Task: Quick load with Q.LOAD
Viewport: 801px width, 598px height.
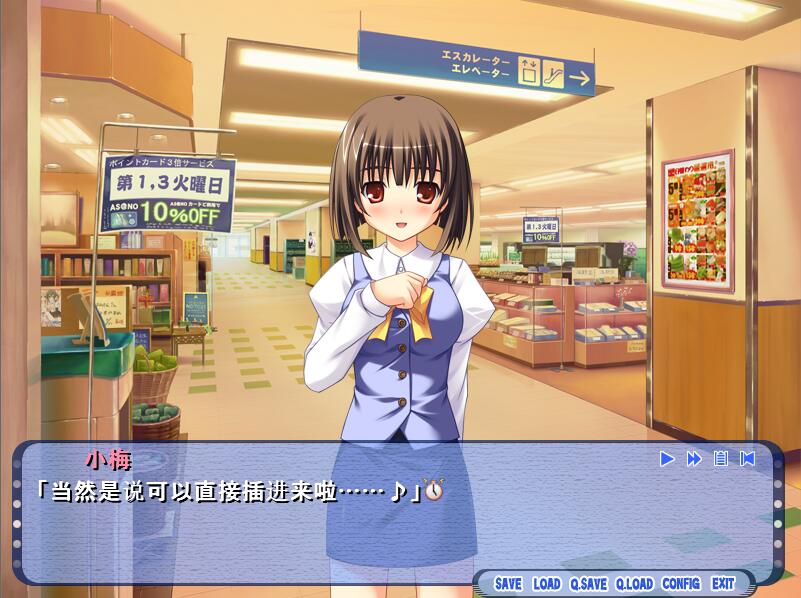Action: (x=634, y=584)
